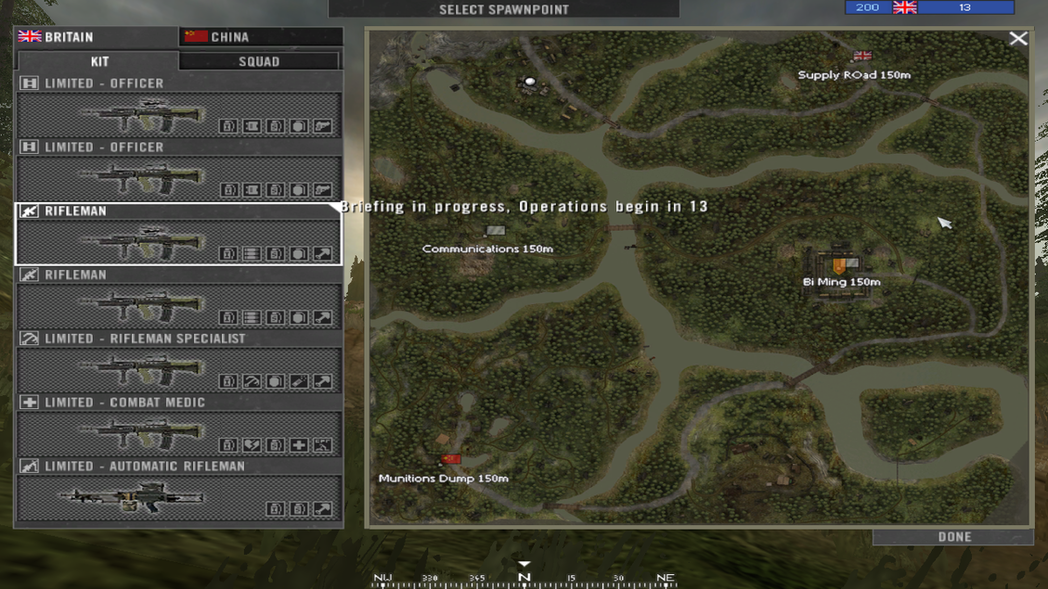Switch to the China team tab
This screenshot has height=589, width=1048.
coord(260,37)
